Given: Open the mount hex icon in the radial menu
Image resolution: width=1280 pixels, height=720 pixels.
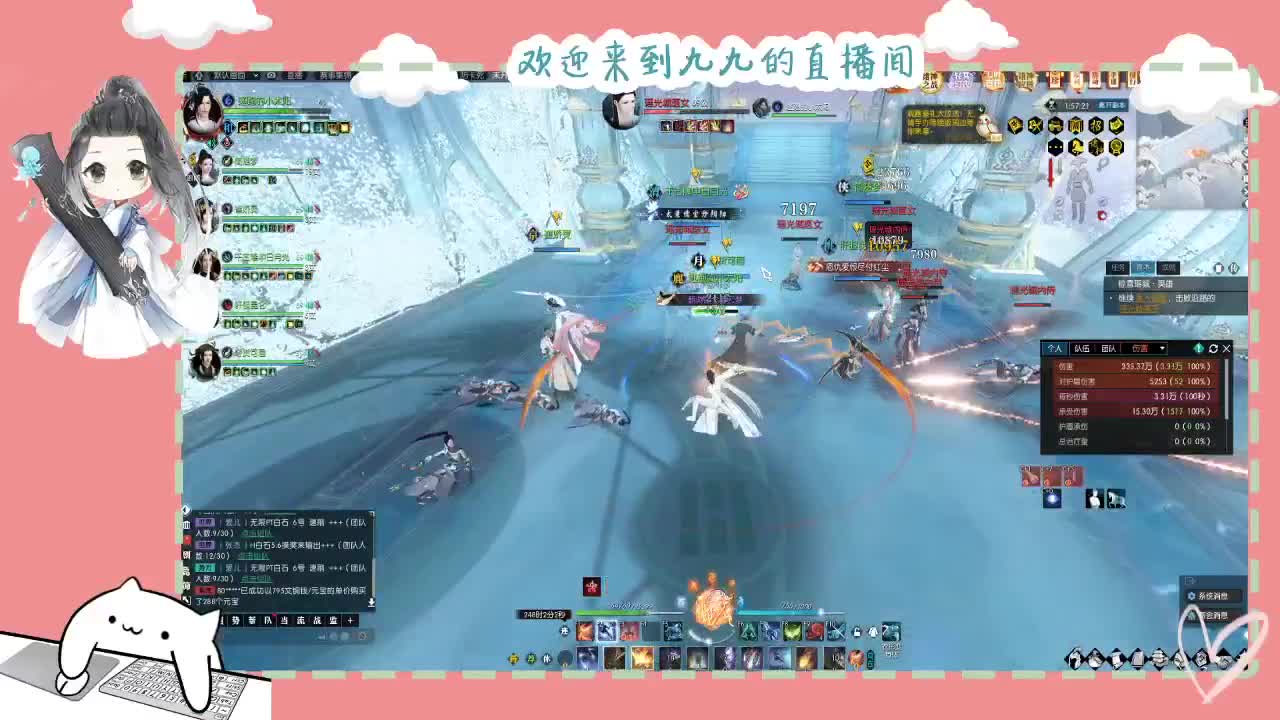Looking at the screenshot, I should [x=1076, y=146].
